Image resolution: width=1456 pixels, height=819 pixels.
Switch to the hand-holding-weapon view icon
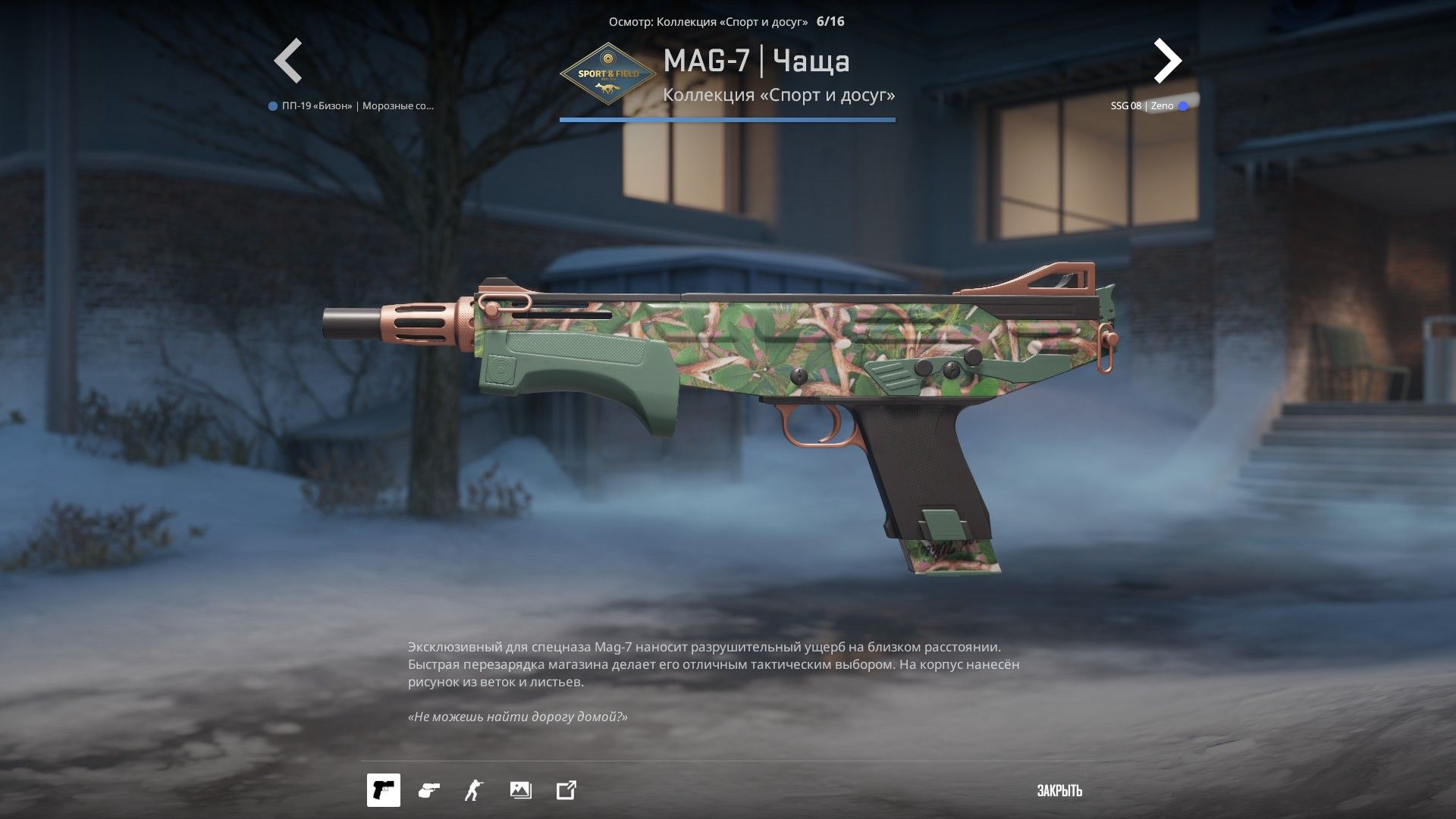(428, 790)
